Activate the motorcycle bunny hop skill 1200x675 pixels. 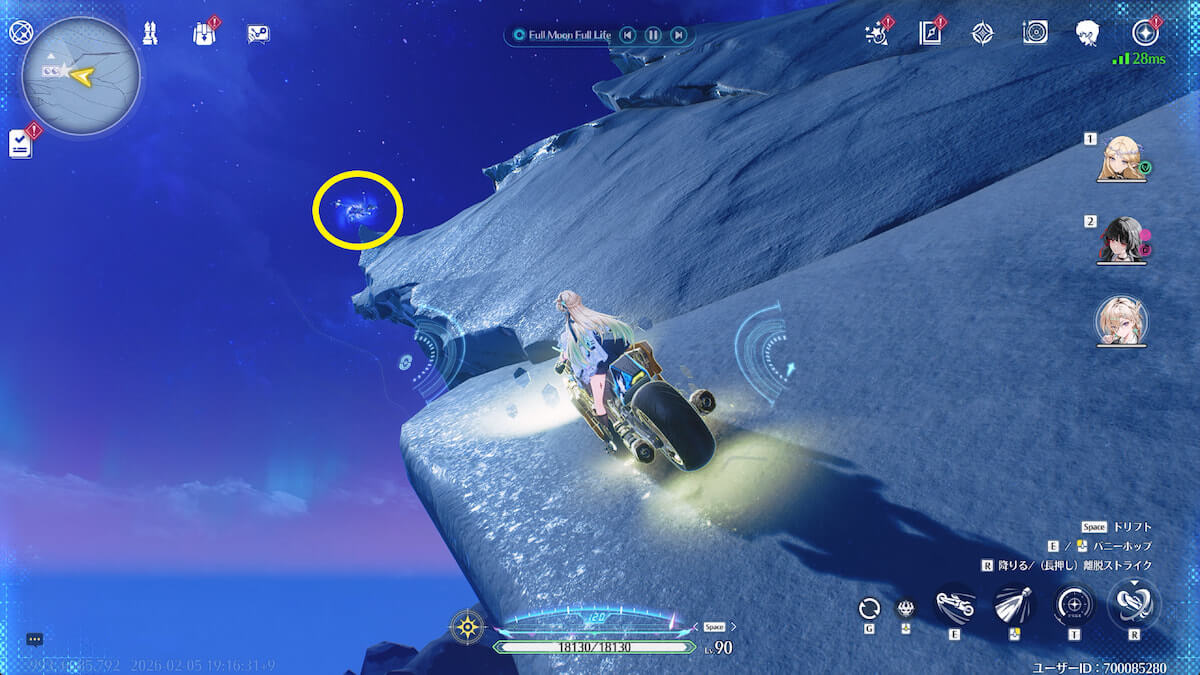[x=955, y=606]
